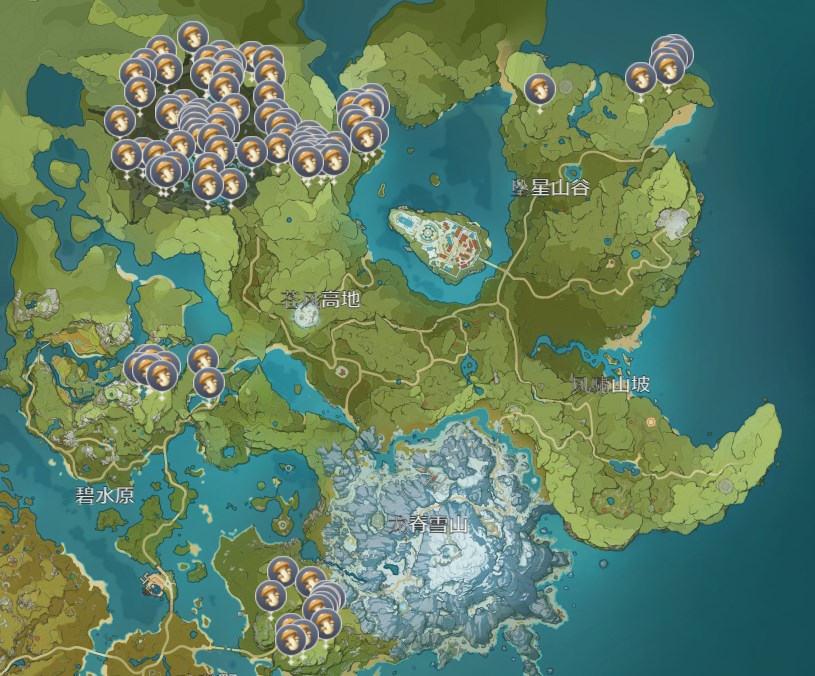Choose the leftmost mushroom marker in the northeast coastal group
This screenshot has height=676, width=815.
tap(640, 77)
